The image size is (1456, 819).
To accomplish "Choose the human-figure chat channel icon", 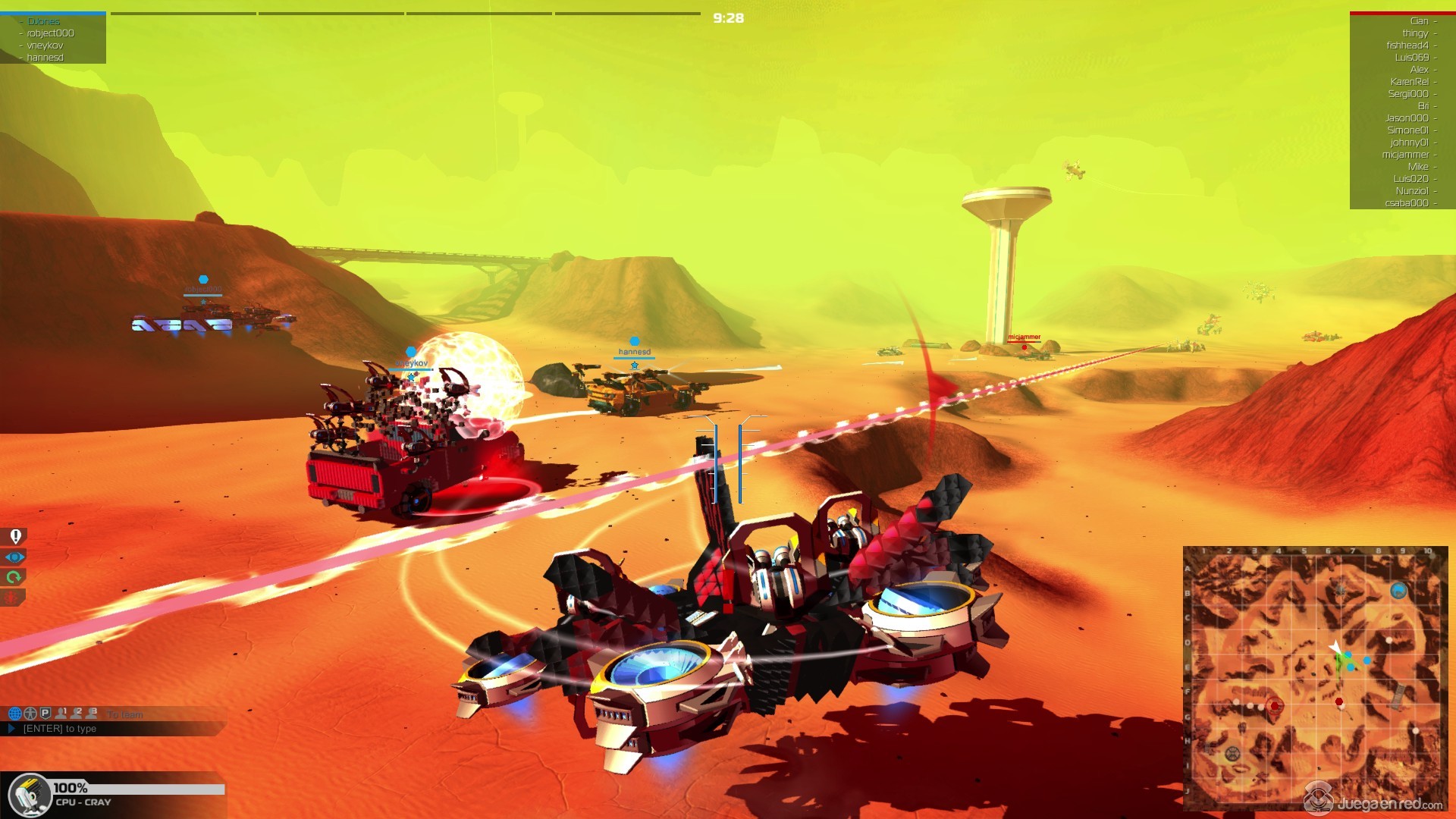I will click(30, 714).
